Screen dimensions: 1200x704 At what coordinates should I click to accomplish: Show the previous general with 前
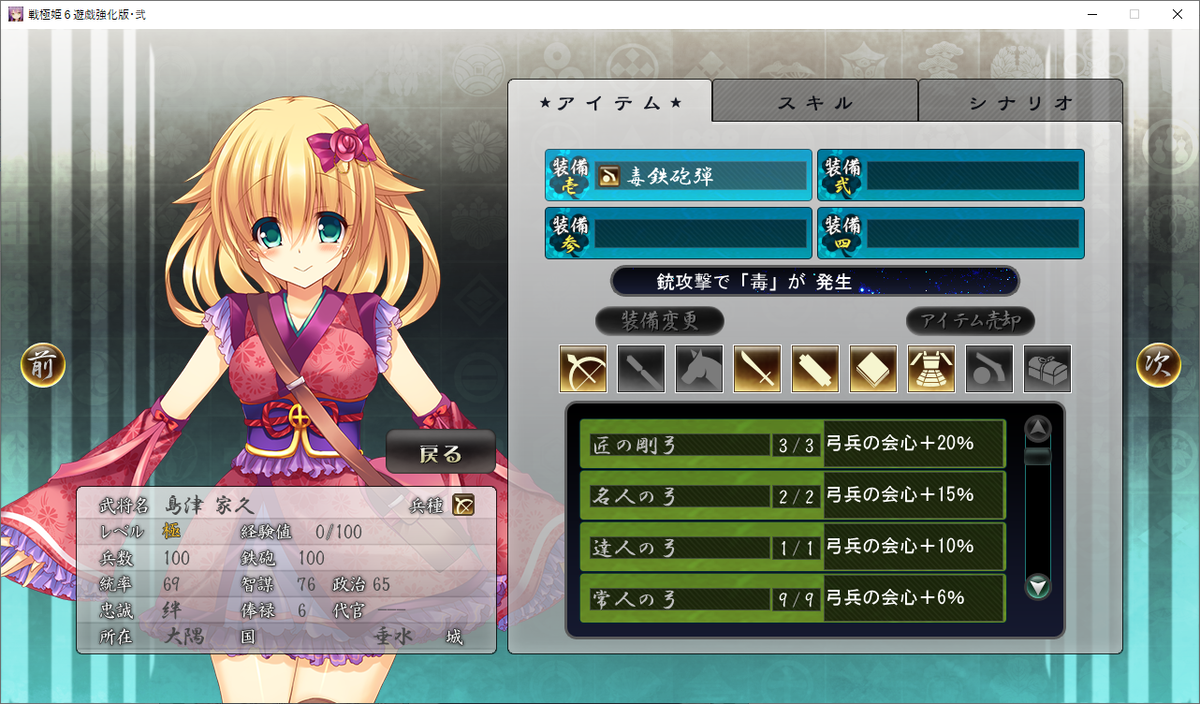click(x=43, y=366)
